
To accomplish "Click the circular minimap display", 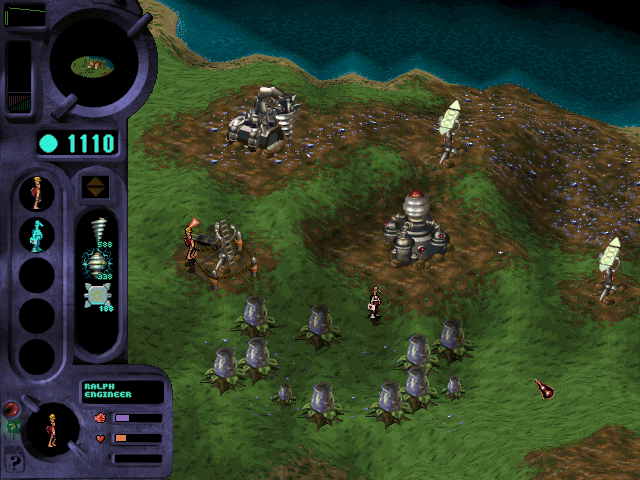I will (x=94, y=64).
